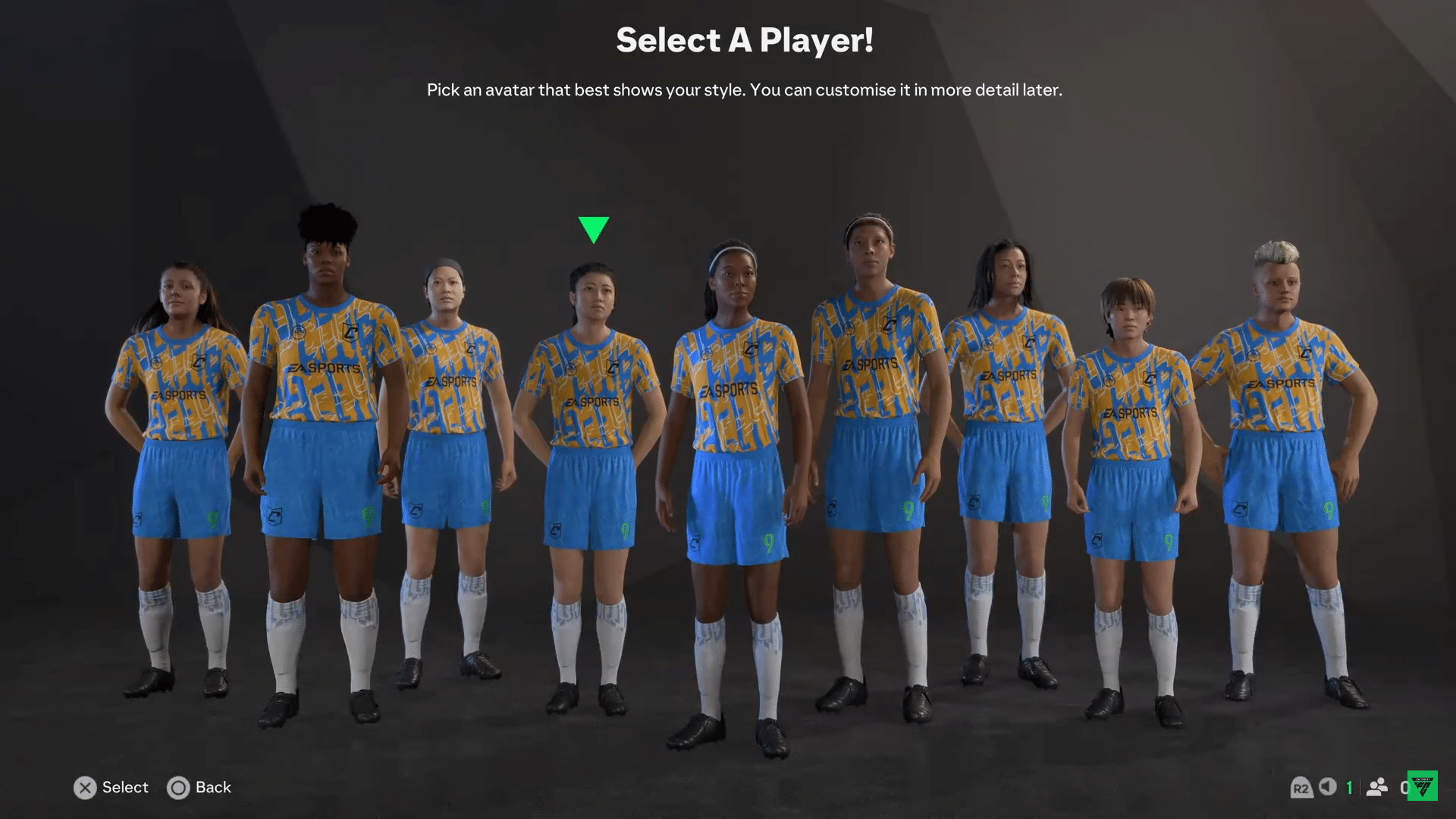Click the Select label to confirm choice
The height and width of the screenshot is (819, 1456).
pos(125,788)
